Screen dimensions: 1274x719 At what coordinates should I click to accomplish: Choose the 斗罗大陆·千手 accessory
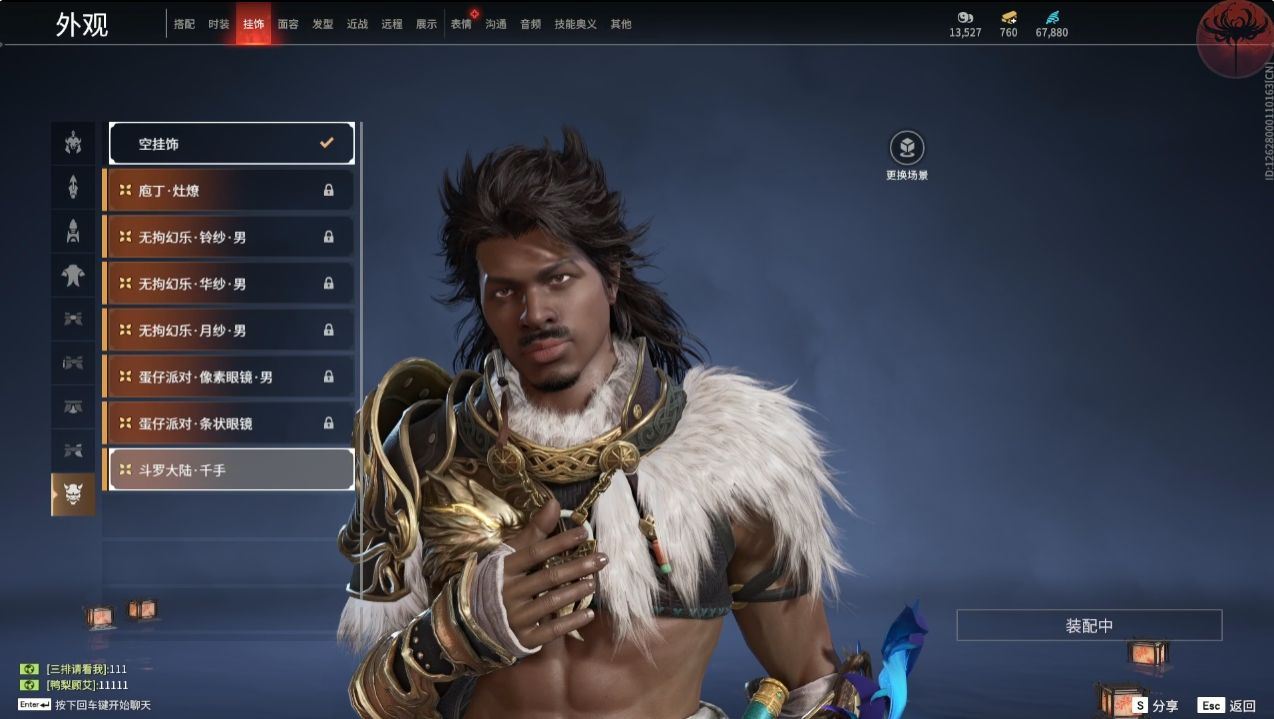pyautogui.click(x=231, y=469)
